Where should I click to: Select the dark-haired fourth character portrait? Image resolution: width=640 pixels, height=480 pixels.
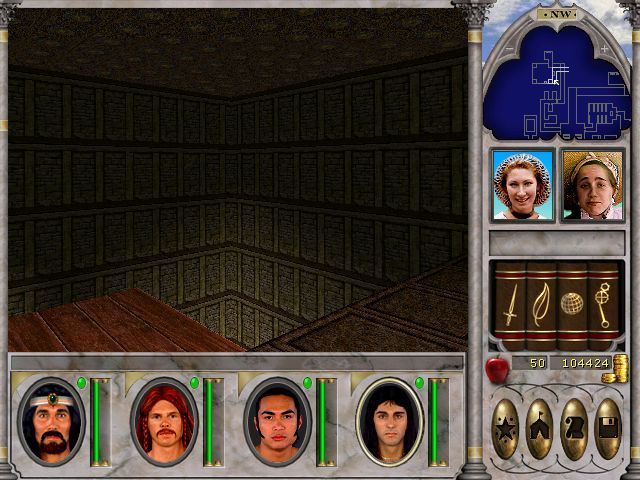click(x=389, y=421)
